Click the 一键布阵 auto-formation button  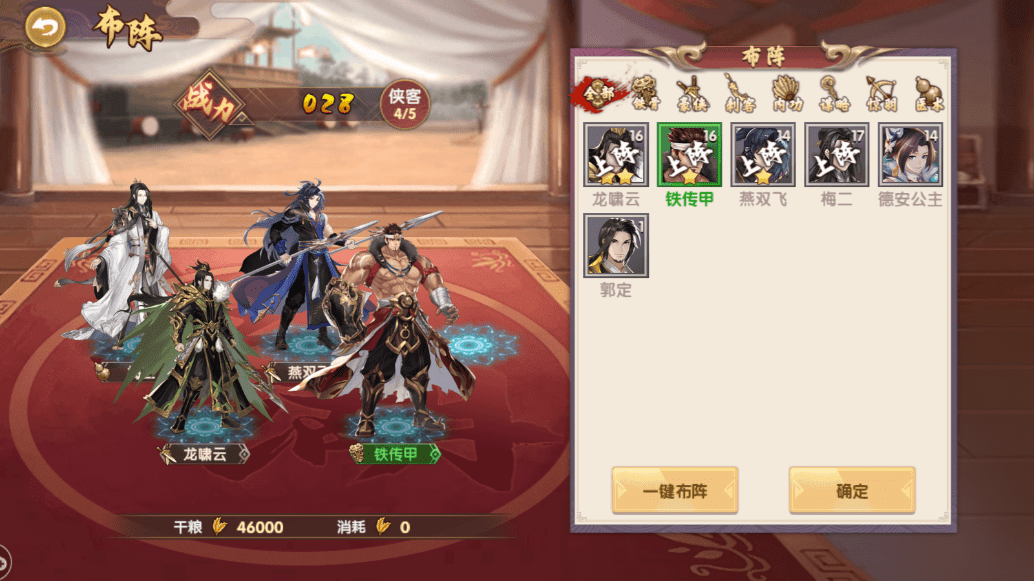pyautogui.click(x=675, y=491)
